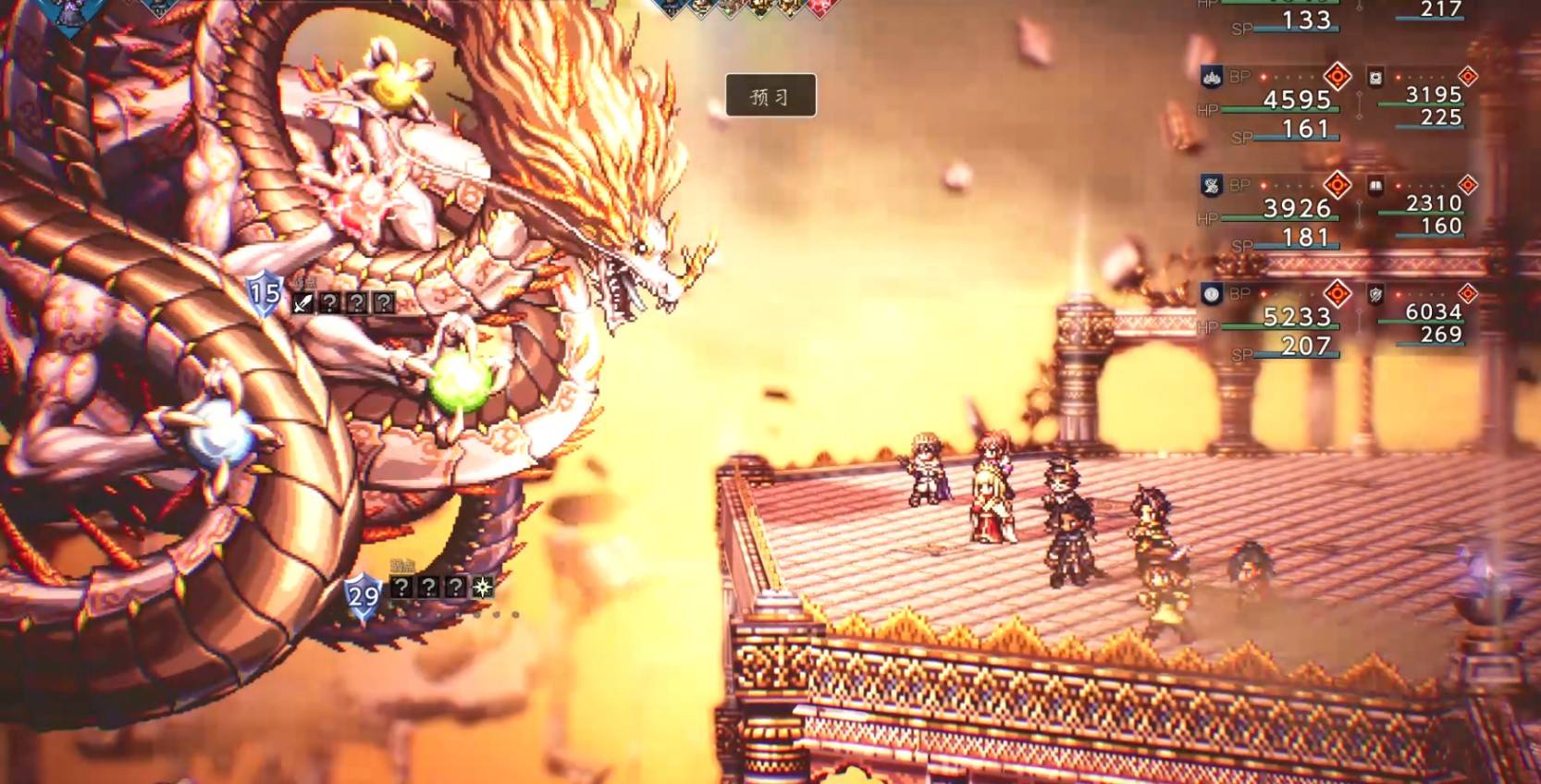Inspect the revealed sword weakness icon
The width and height of the screenshot is (1541, 784).
(302, 302)
